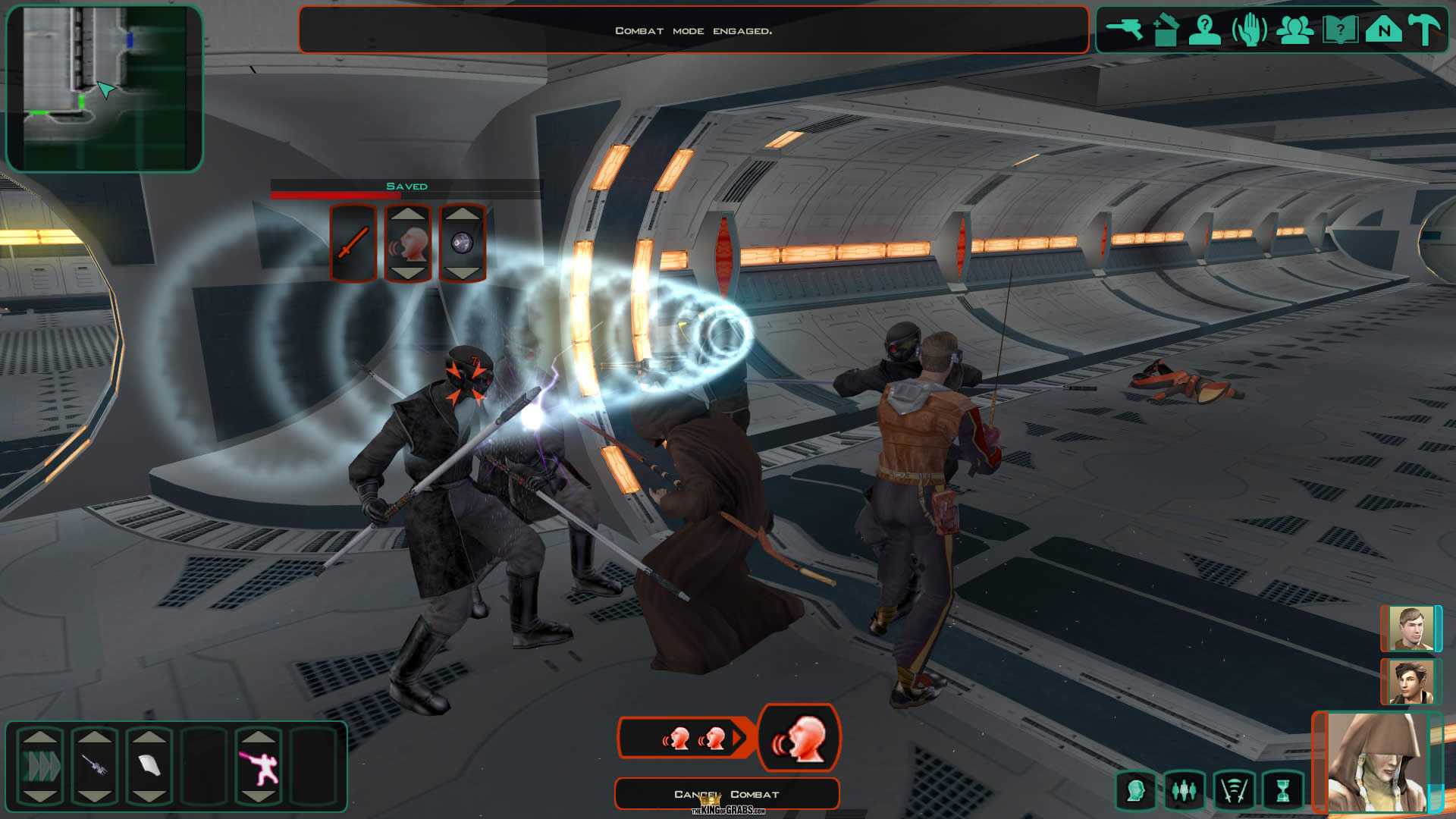Click the minimap
1456x819 pixels.
point(105,88)
